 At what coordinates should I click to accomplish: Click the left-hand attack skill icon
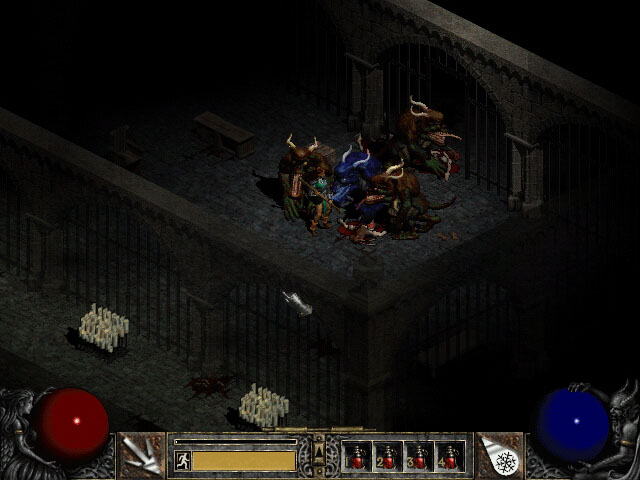click(x=140, y=456)
